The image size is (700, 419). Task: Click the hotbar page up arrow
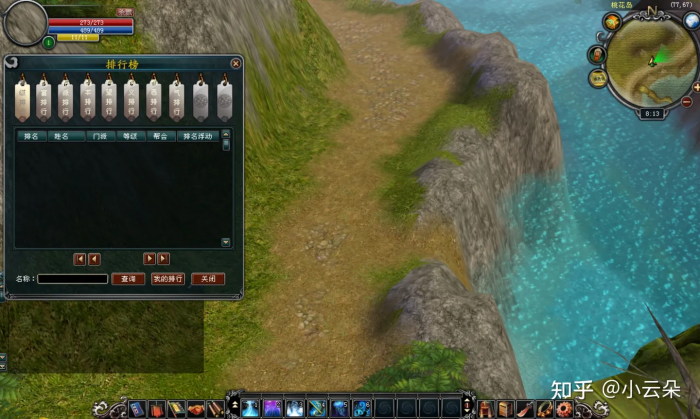[234, 402]
